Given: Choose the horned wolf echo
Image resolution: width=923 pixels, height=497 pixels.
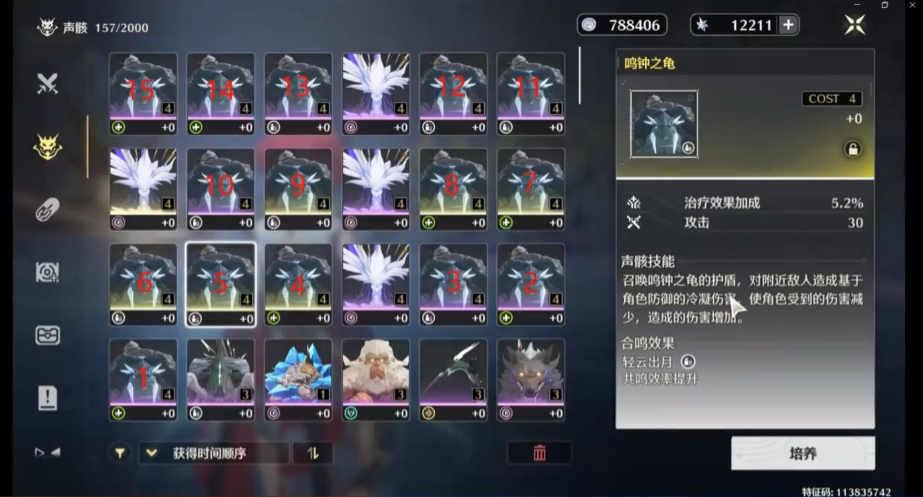Looking at the screenshot, I should (531, 379).
